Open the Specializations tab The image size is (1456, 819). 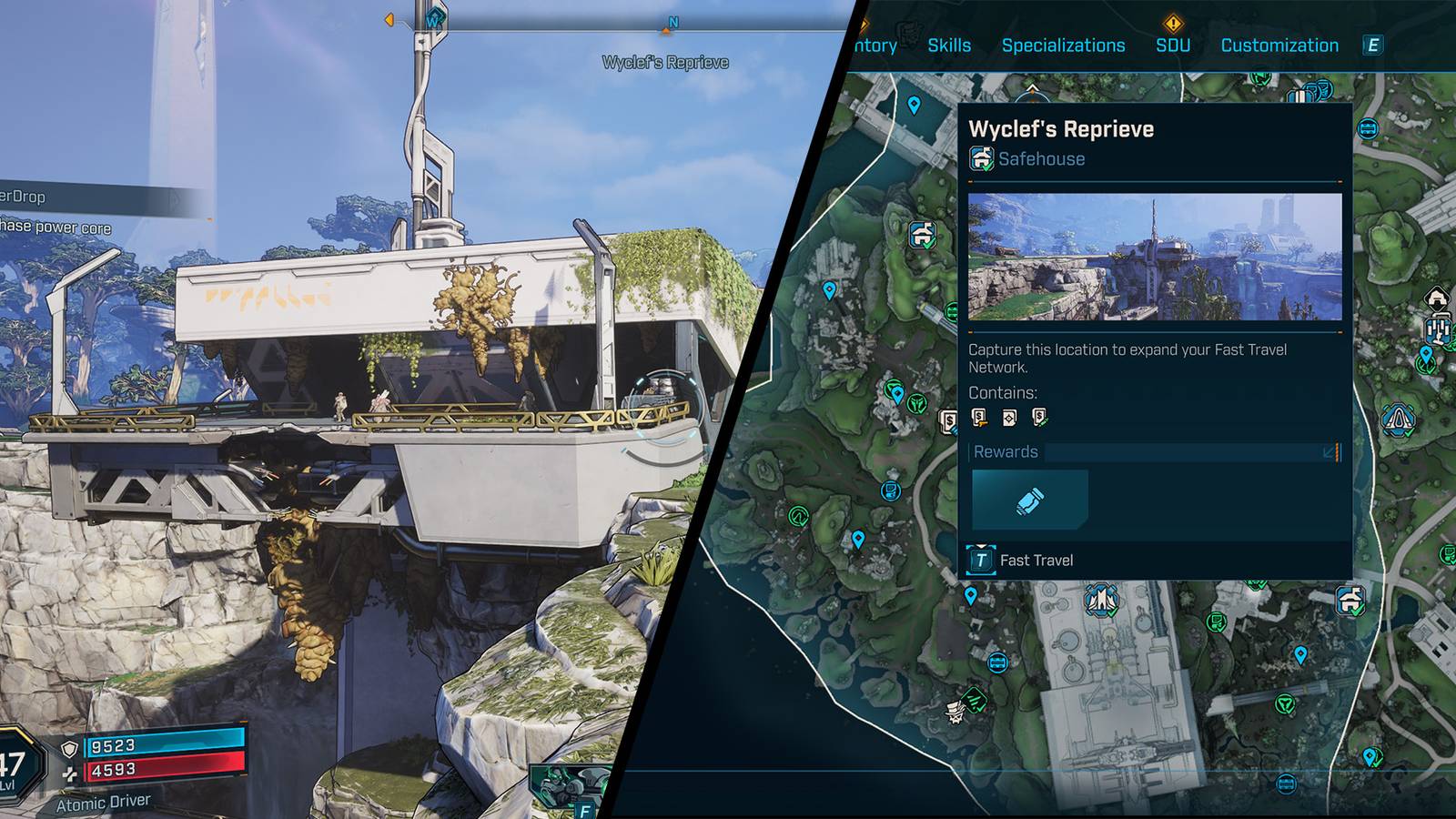click(x=1063, y=45)
